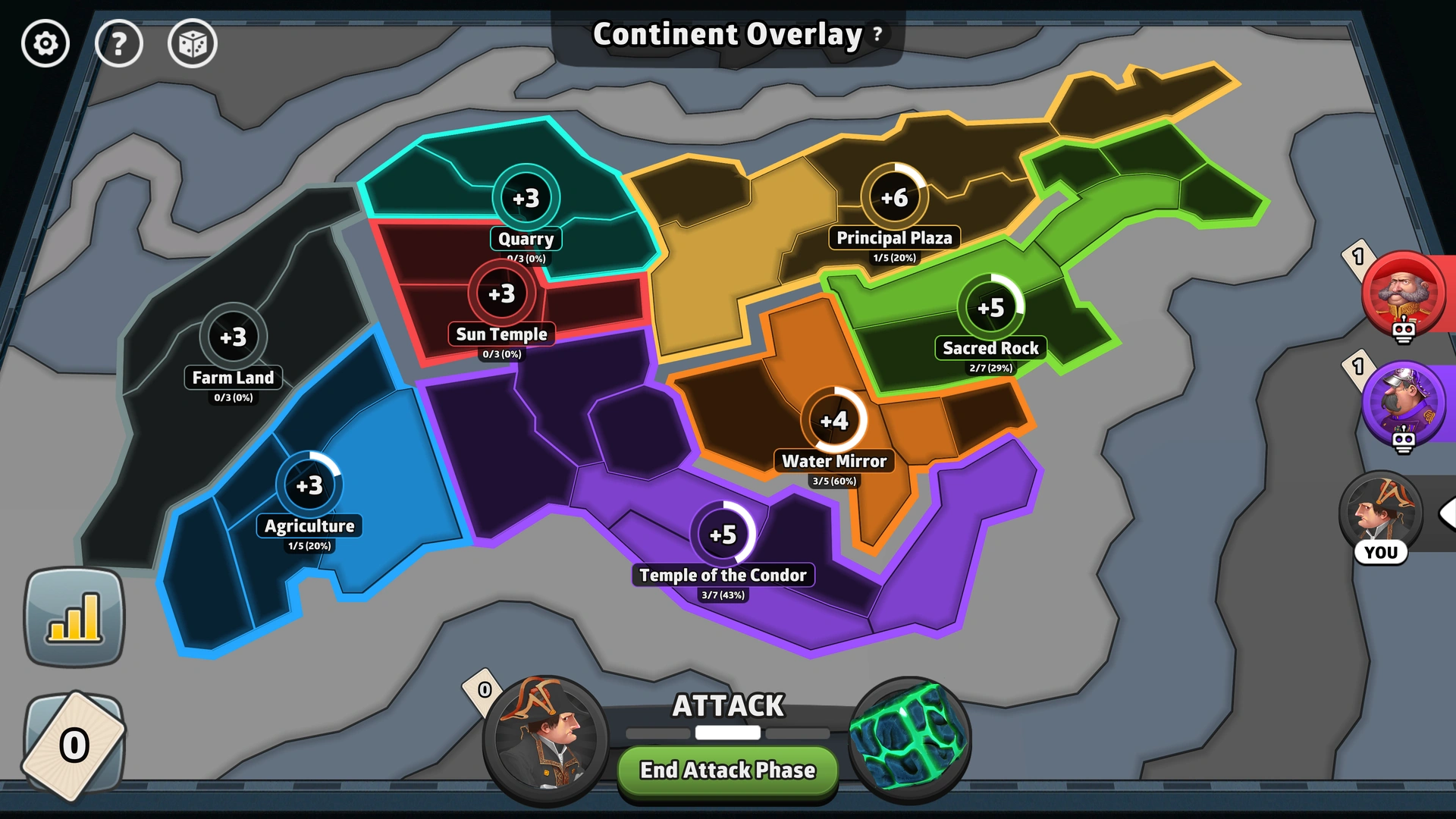
Task: Toggle the Quarry continent bonus badge
Action: pyautogui.click(x=526, y=196)
